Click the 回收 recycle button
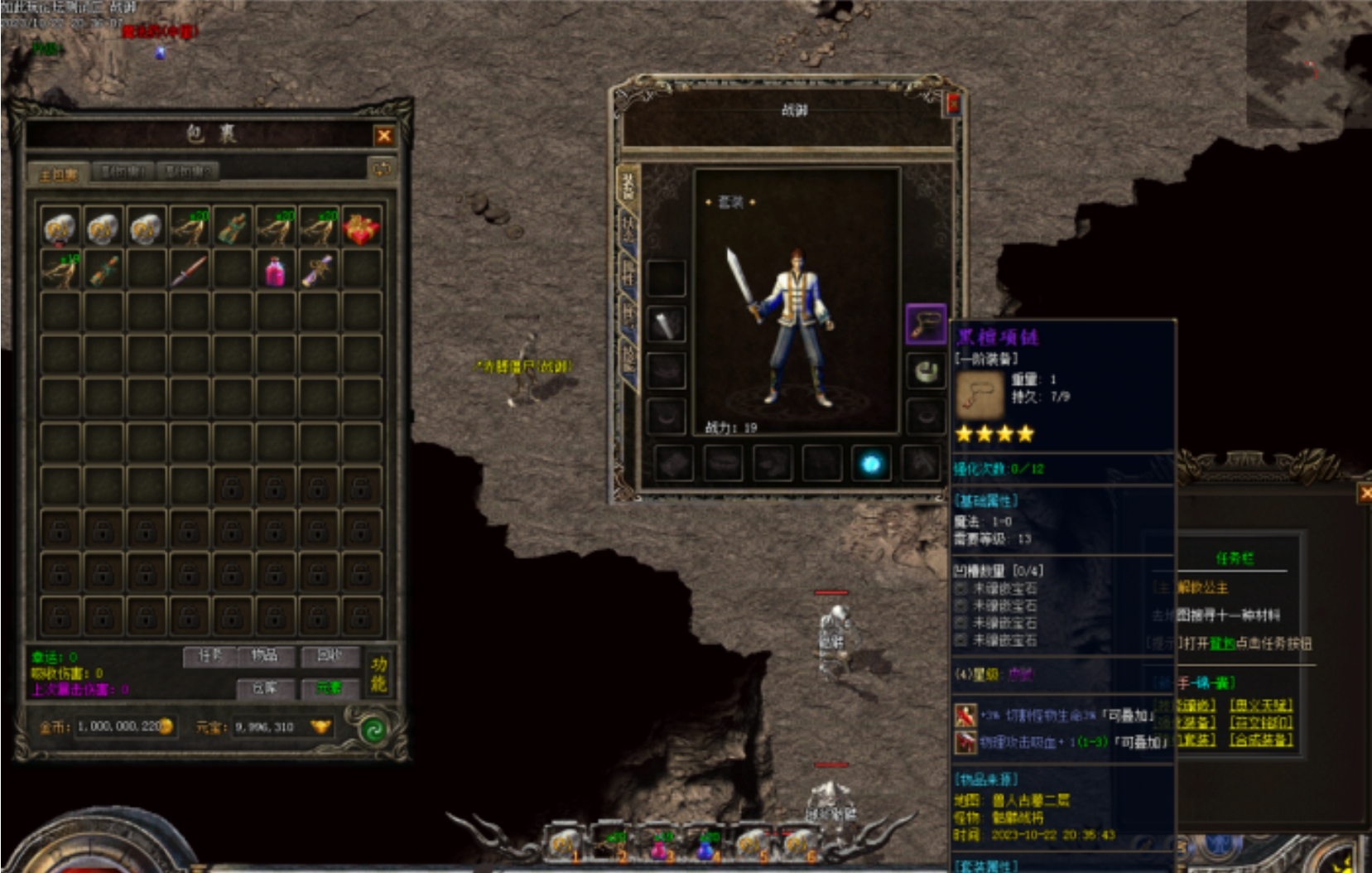 click(x=330, y=656)
